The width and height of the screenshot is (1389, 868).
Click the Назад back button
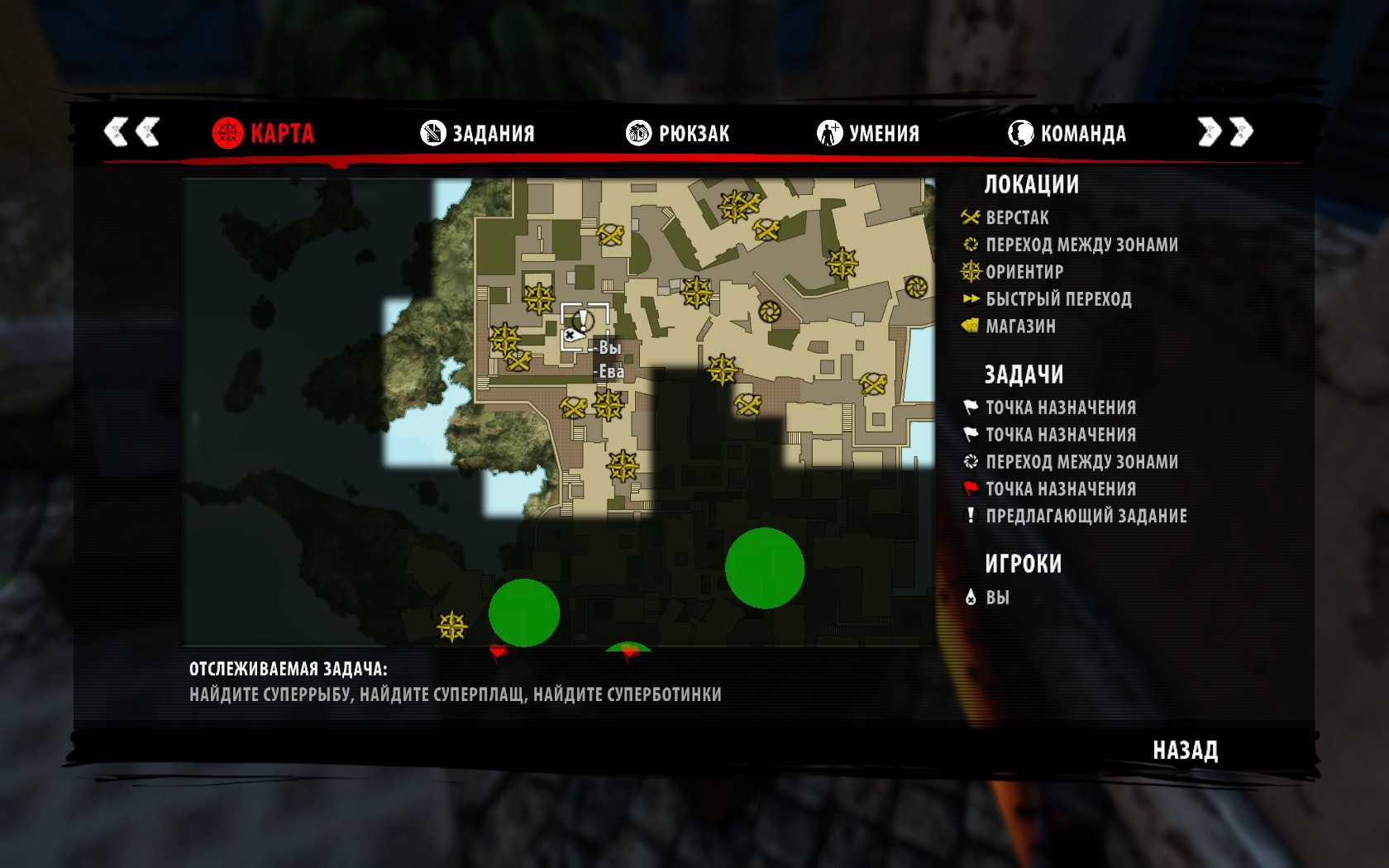[x=1185, y=751]
